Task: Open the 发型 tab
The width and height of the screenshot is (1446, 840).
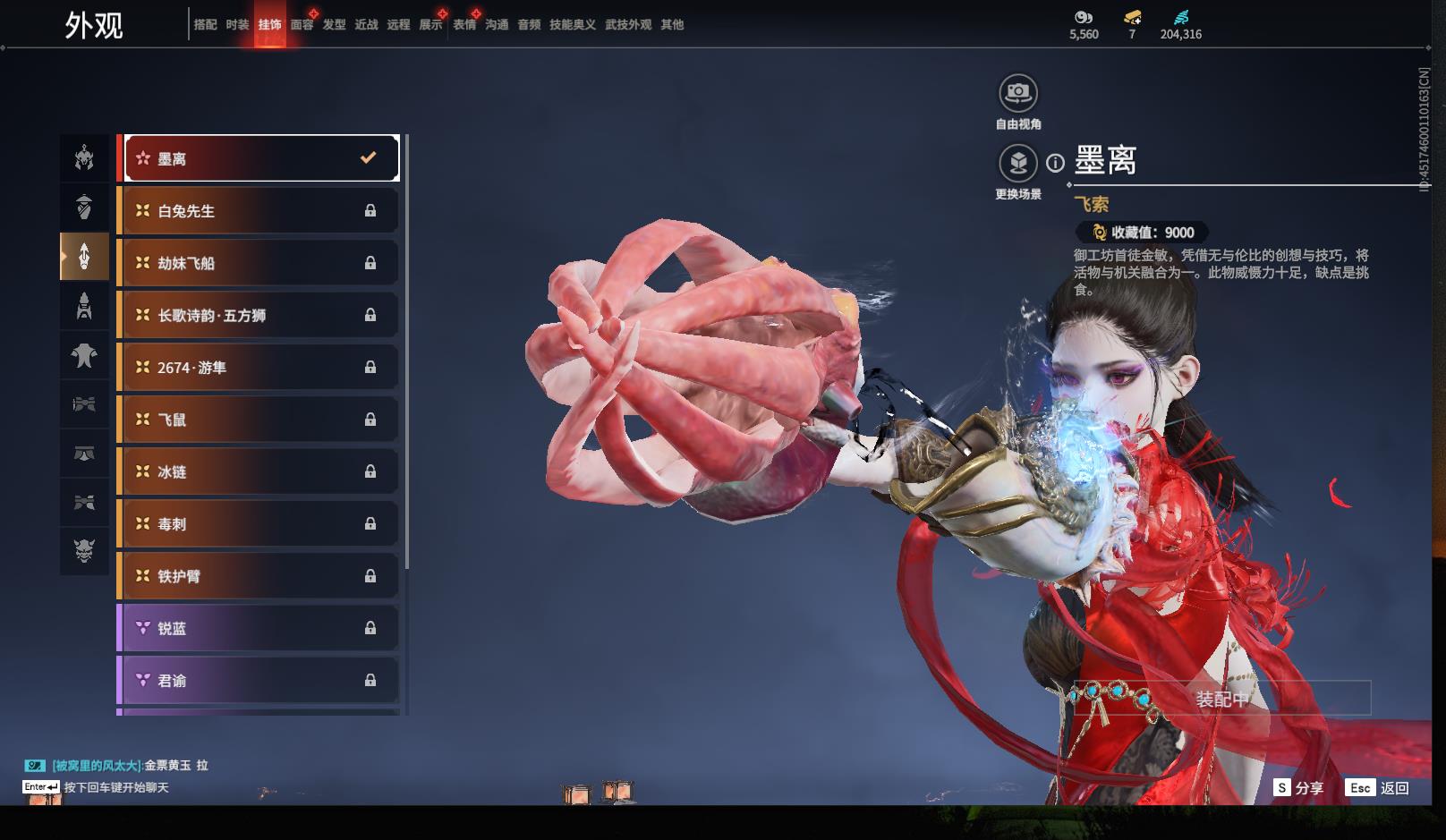Action: 334,25
